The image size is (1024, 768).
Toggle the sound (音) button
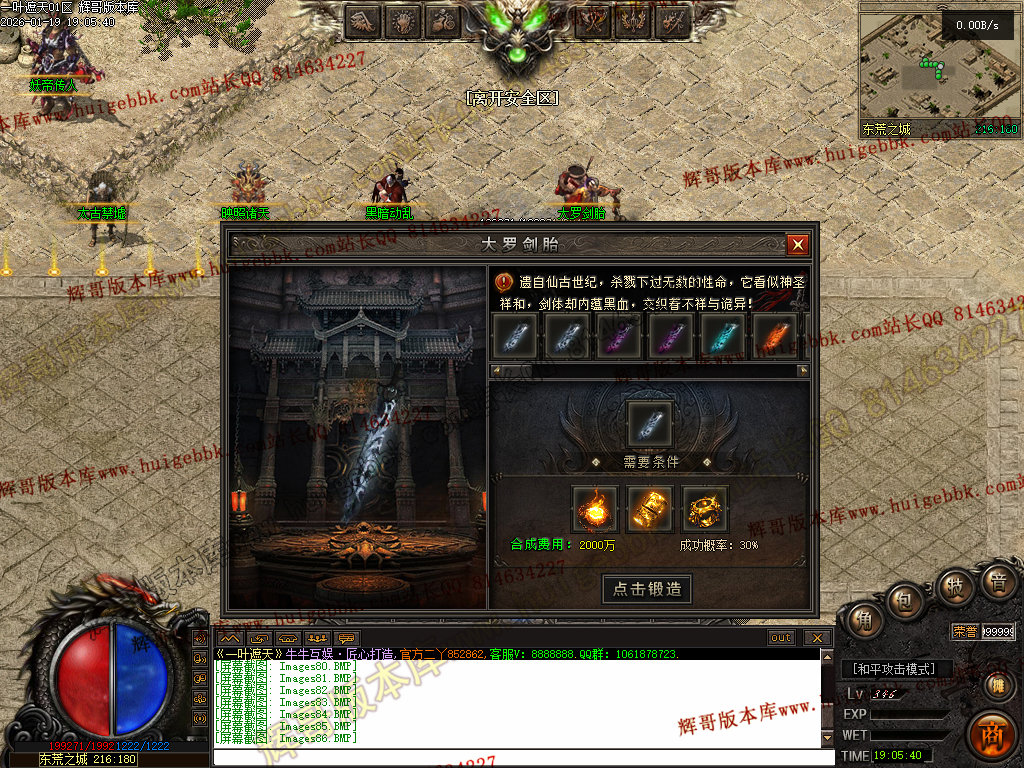[x=997, y=581]
